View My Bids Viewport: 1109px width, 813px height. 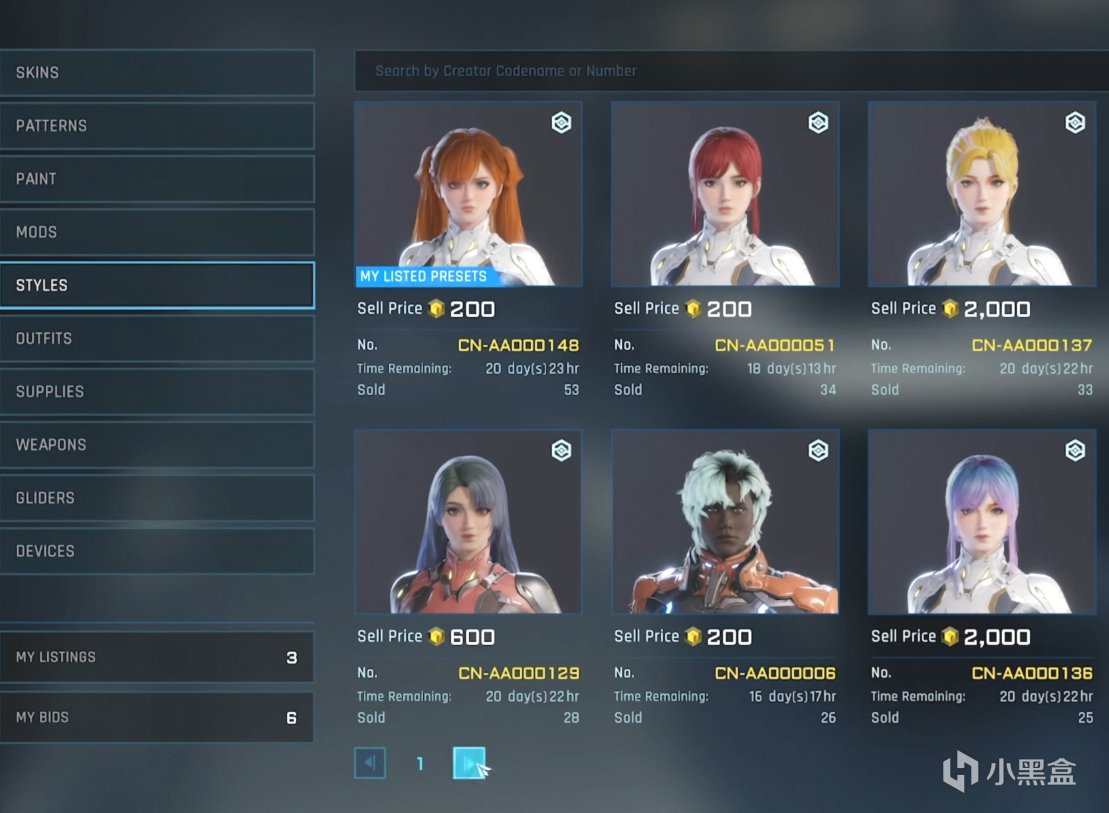click(x=156, y=717)
